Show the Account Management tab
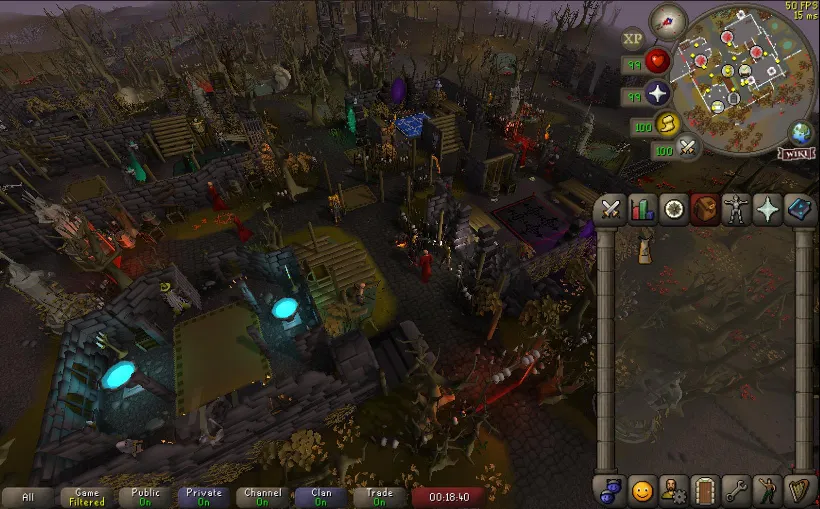The width and height of the screenshot is (820, 509). click(x=674, y=490)
